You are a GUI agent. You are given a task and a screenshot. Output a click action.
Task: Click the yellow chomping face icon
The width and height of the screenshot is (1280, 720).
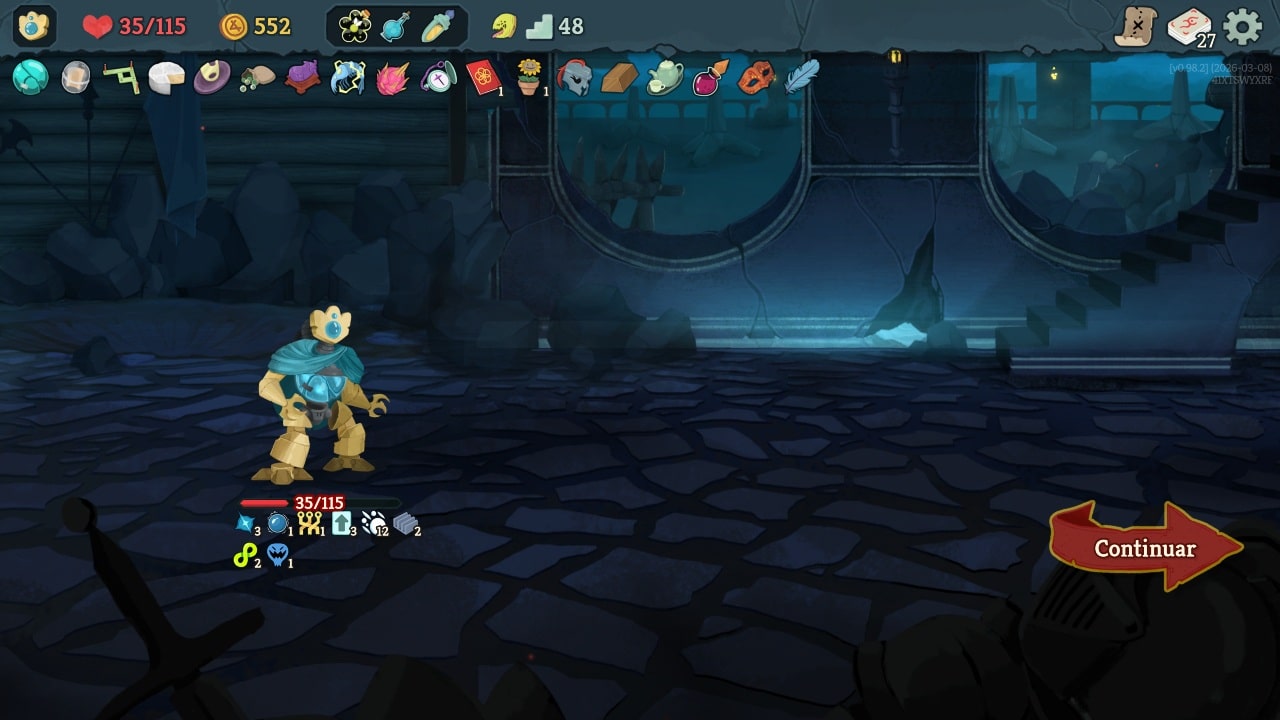[505, 26]
